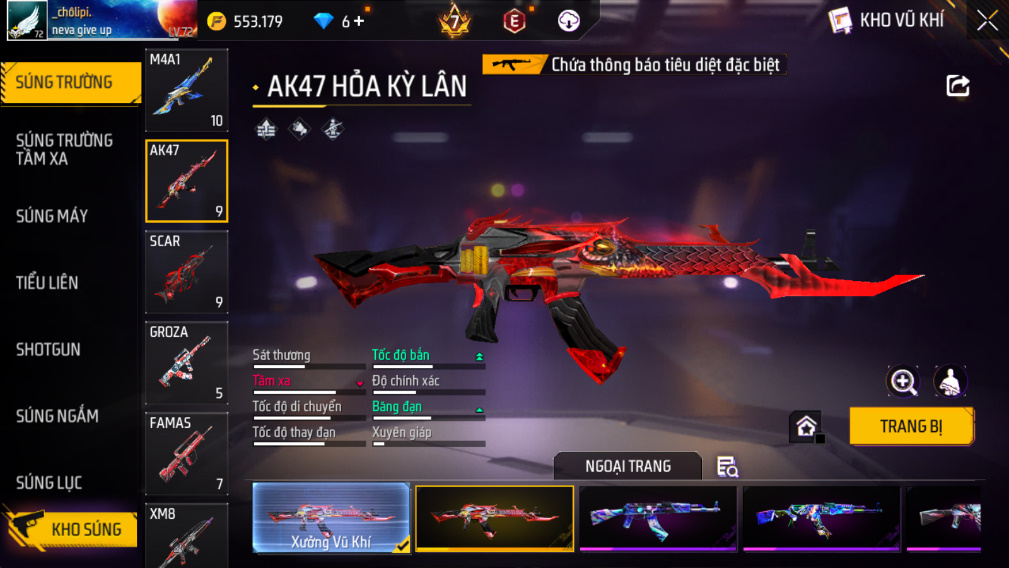Viewport: 1009px width, 568px height.
Task: Choose the SHOTGUN category
Action: (x=48, y=350)
